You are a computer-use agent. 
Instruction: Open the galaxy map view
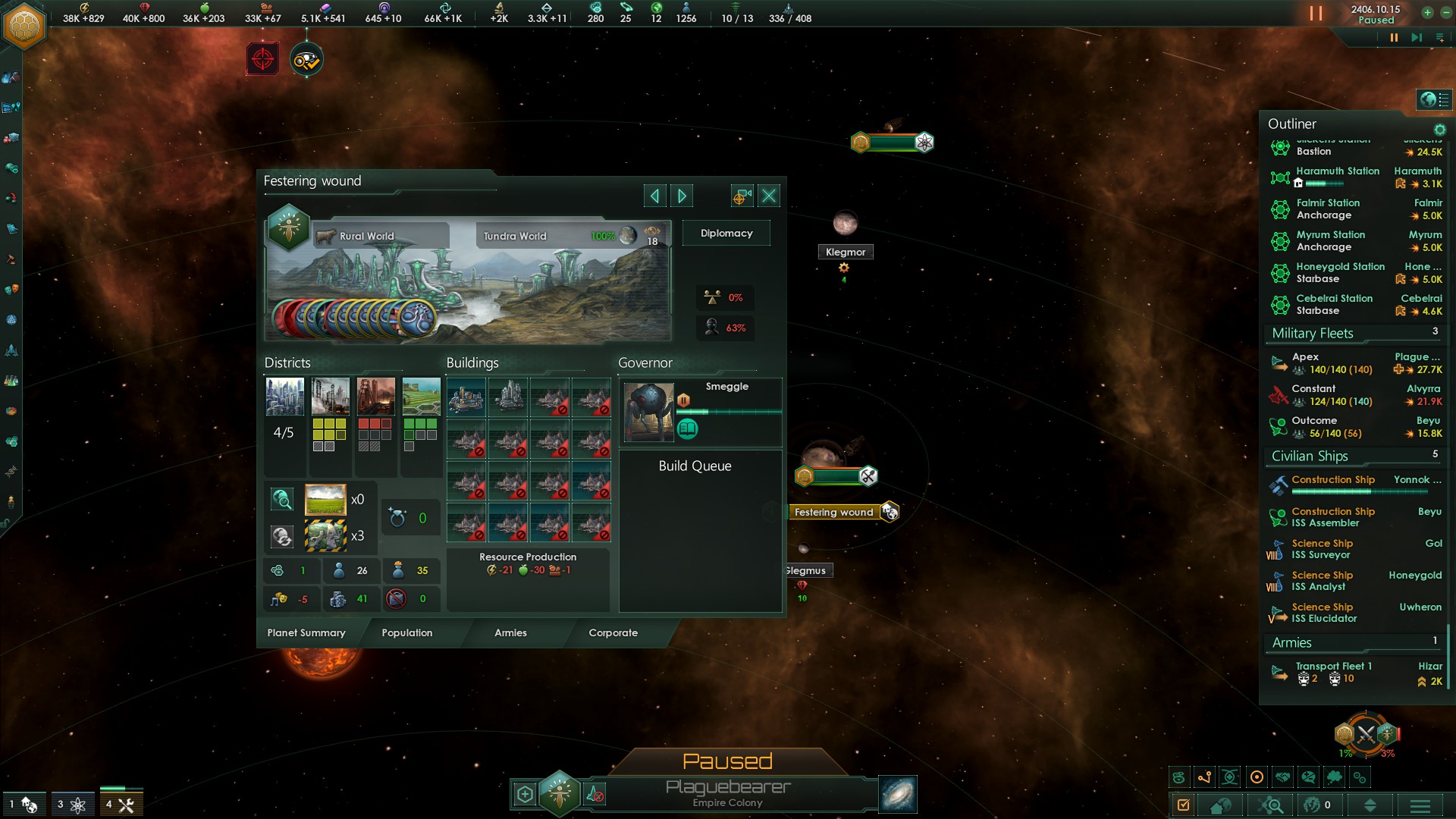[898, 795]
